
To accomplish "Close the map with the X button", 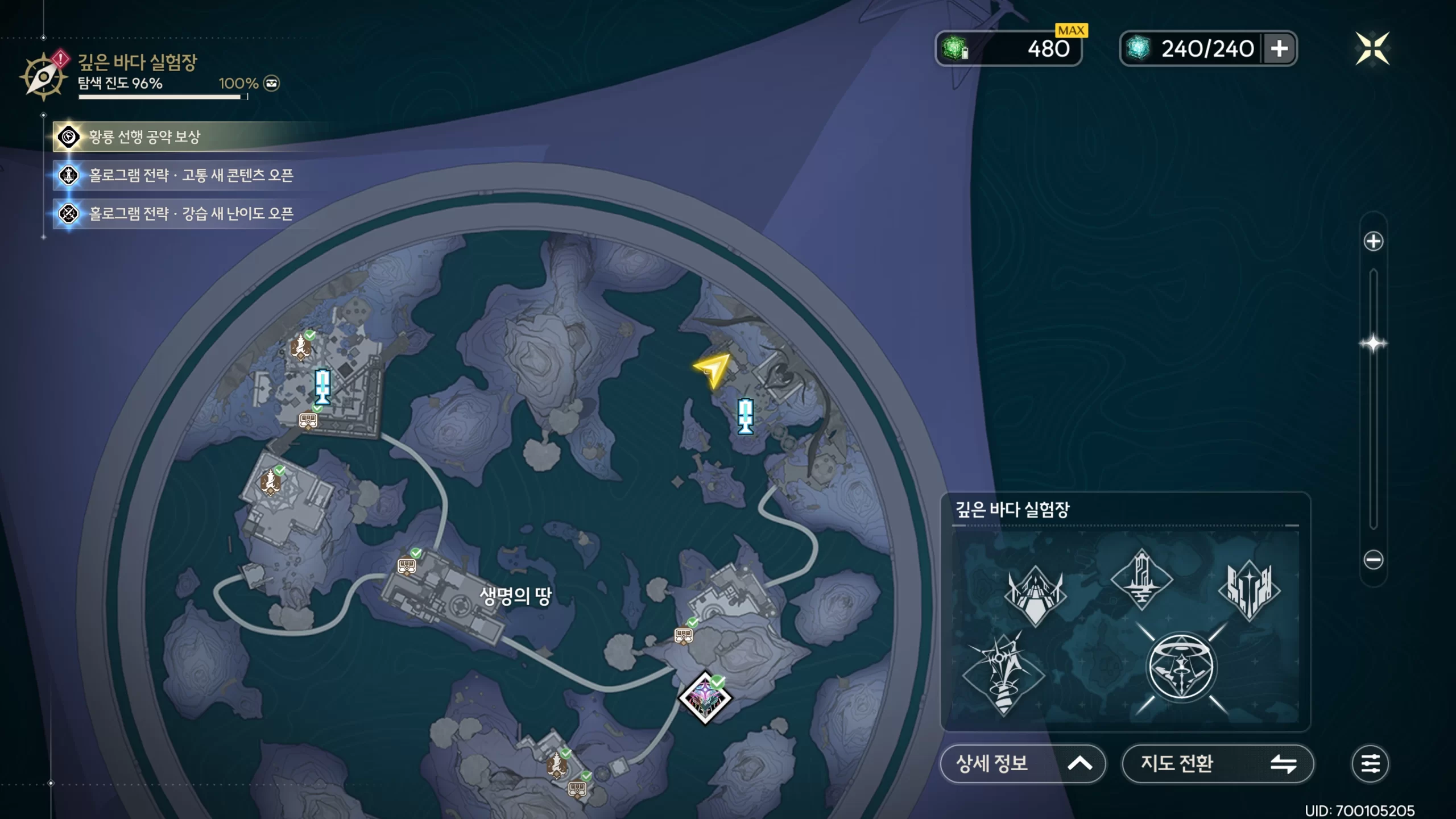I will click(1372, 49).
